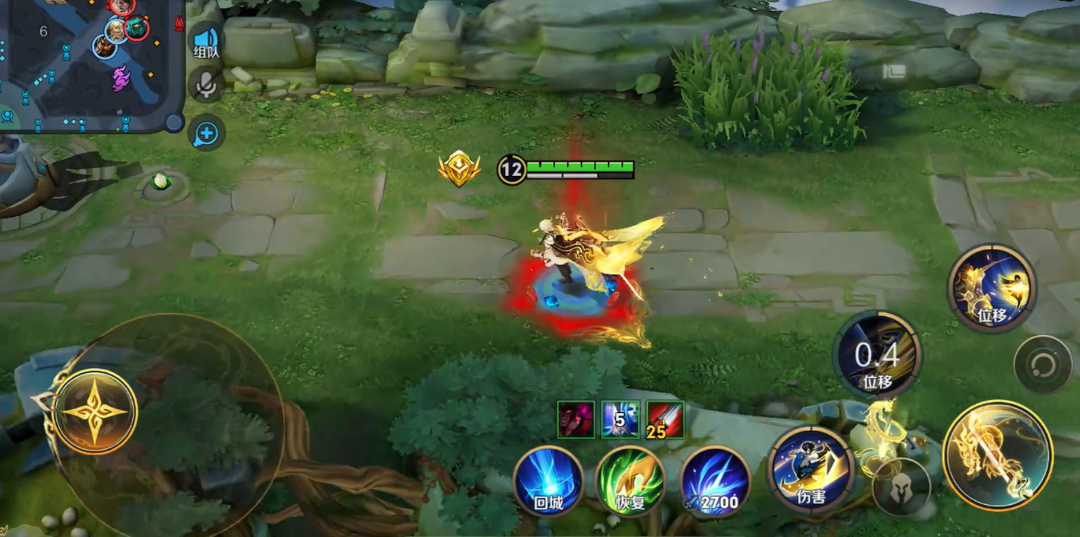
Task: Open the quick chat plus bubble
Action: (x=206, y=132)
